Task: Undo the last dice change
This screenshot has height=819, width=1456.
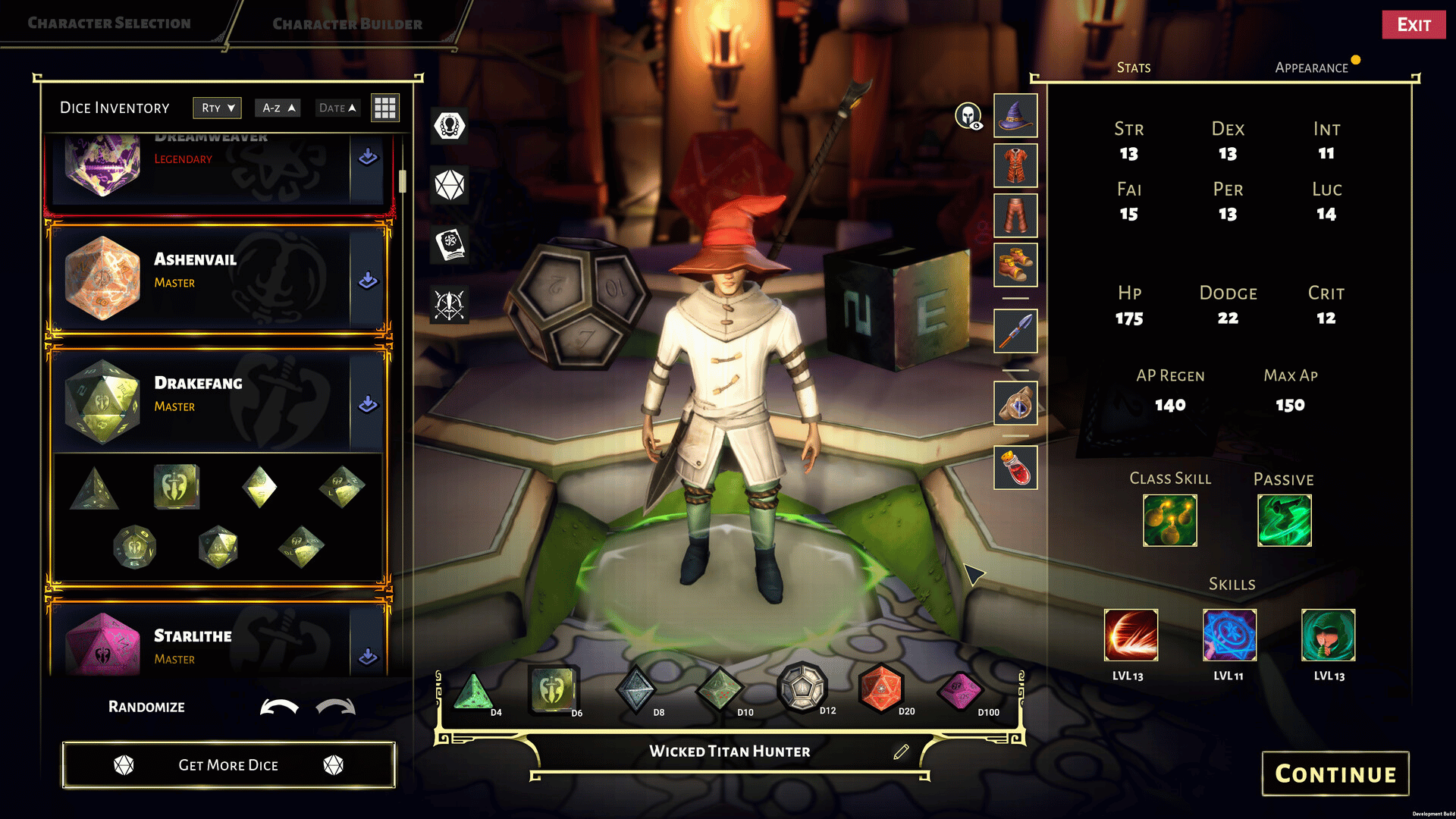Action: tap(279, 707)
